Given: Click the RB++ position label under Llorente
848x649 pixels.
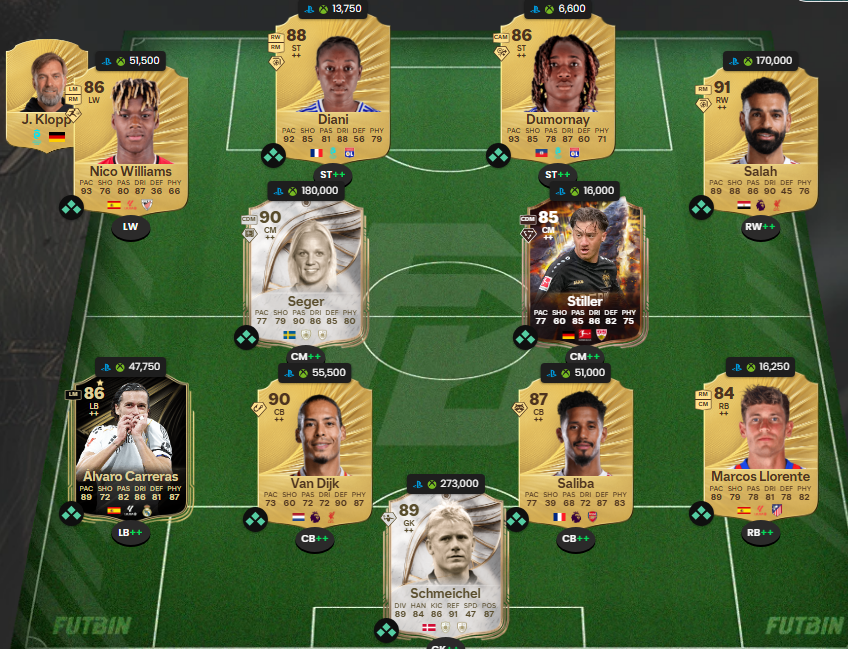Looking at the screenshot, I should (x=762, y=533).
